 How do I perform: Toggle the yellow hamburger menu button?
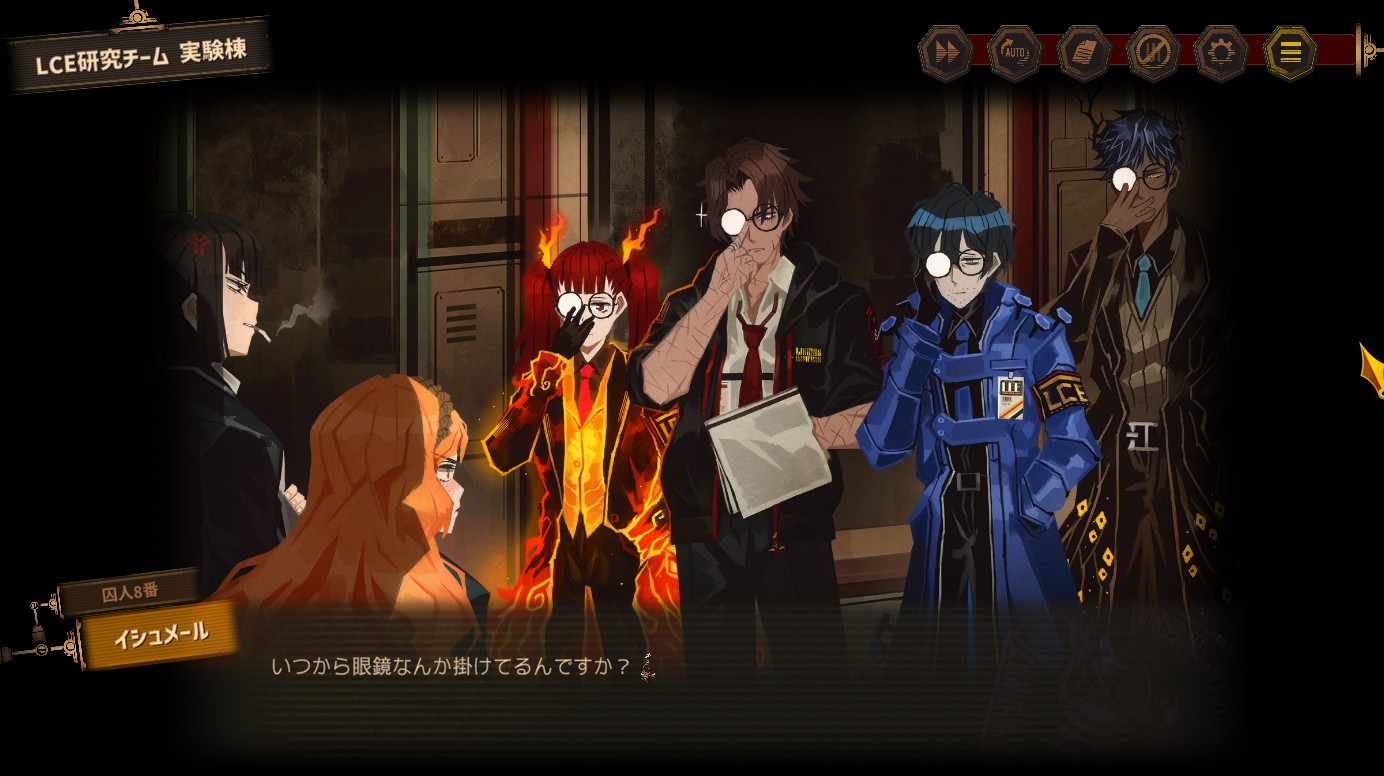[1290, 53]
